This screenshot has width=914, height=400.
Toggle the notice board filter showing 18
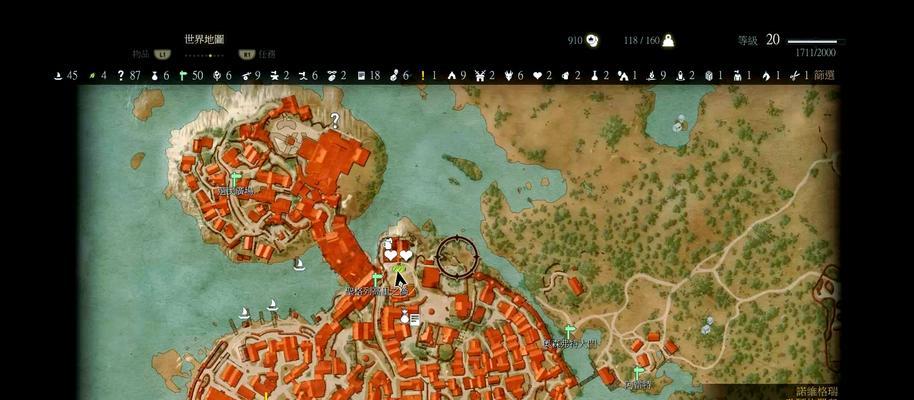[361, 75]
